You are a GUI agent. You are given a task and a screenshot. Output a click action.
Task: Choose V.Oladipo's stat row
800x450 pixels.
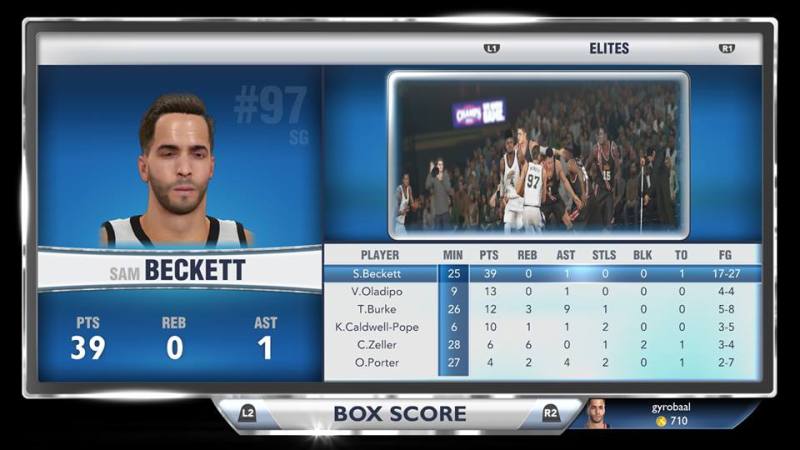540,291
